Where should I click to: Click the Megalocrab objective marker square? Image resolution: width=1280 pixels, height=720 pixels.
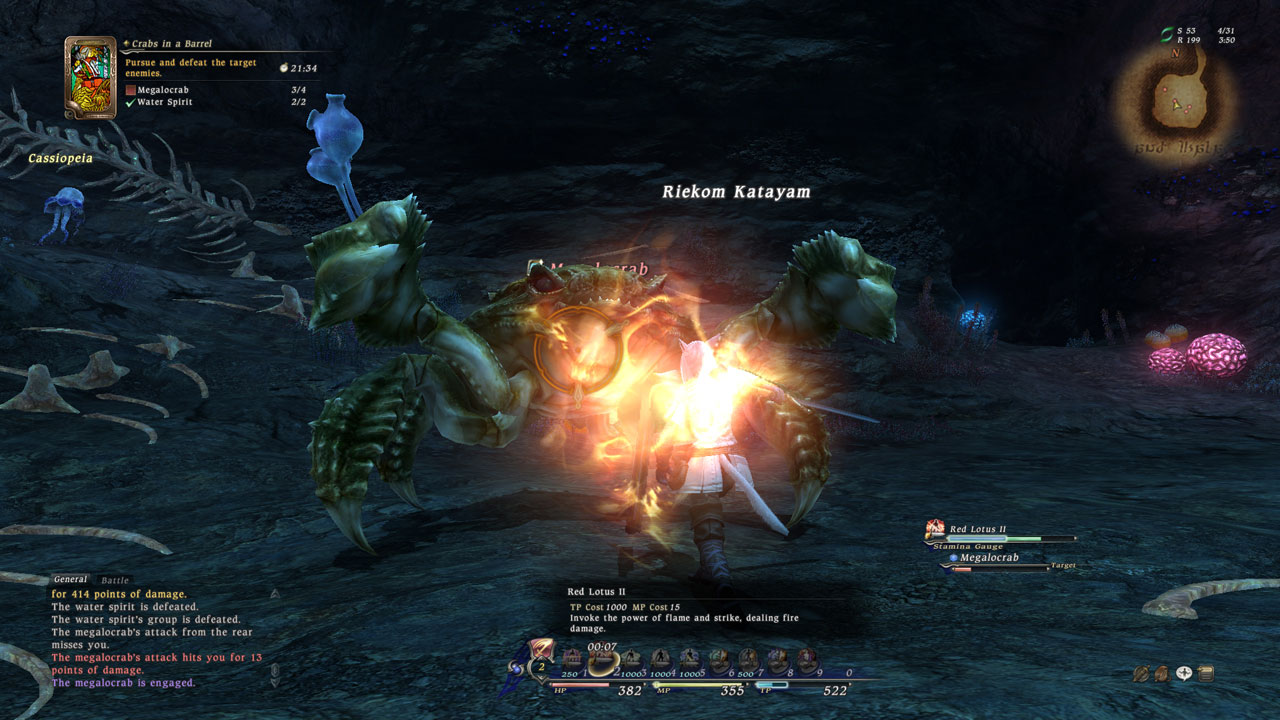tap(132, 89)
